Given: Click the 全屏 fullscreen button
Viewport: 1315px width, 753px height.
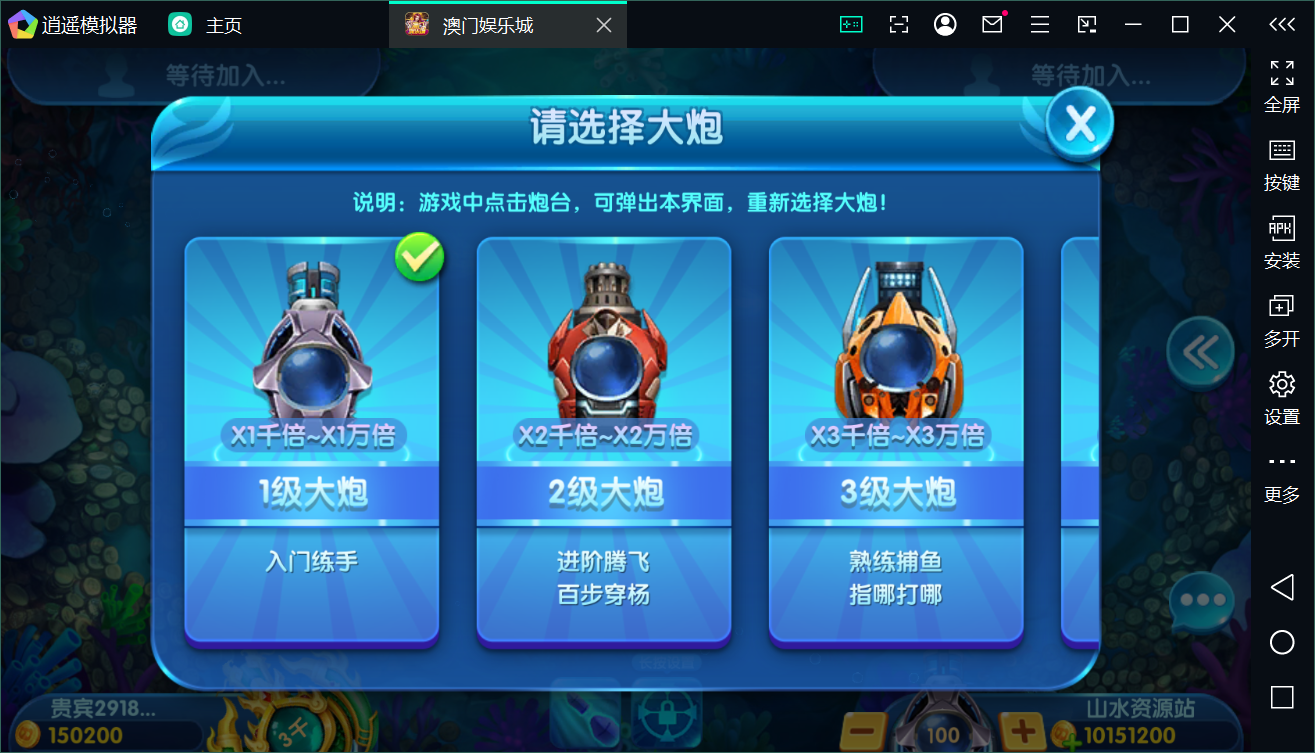Looking at the screenshot, I should click(x=1281, y=85).
